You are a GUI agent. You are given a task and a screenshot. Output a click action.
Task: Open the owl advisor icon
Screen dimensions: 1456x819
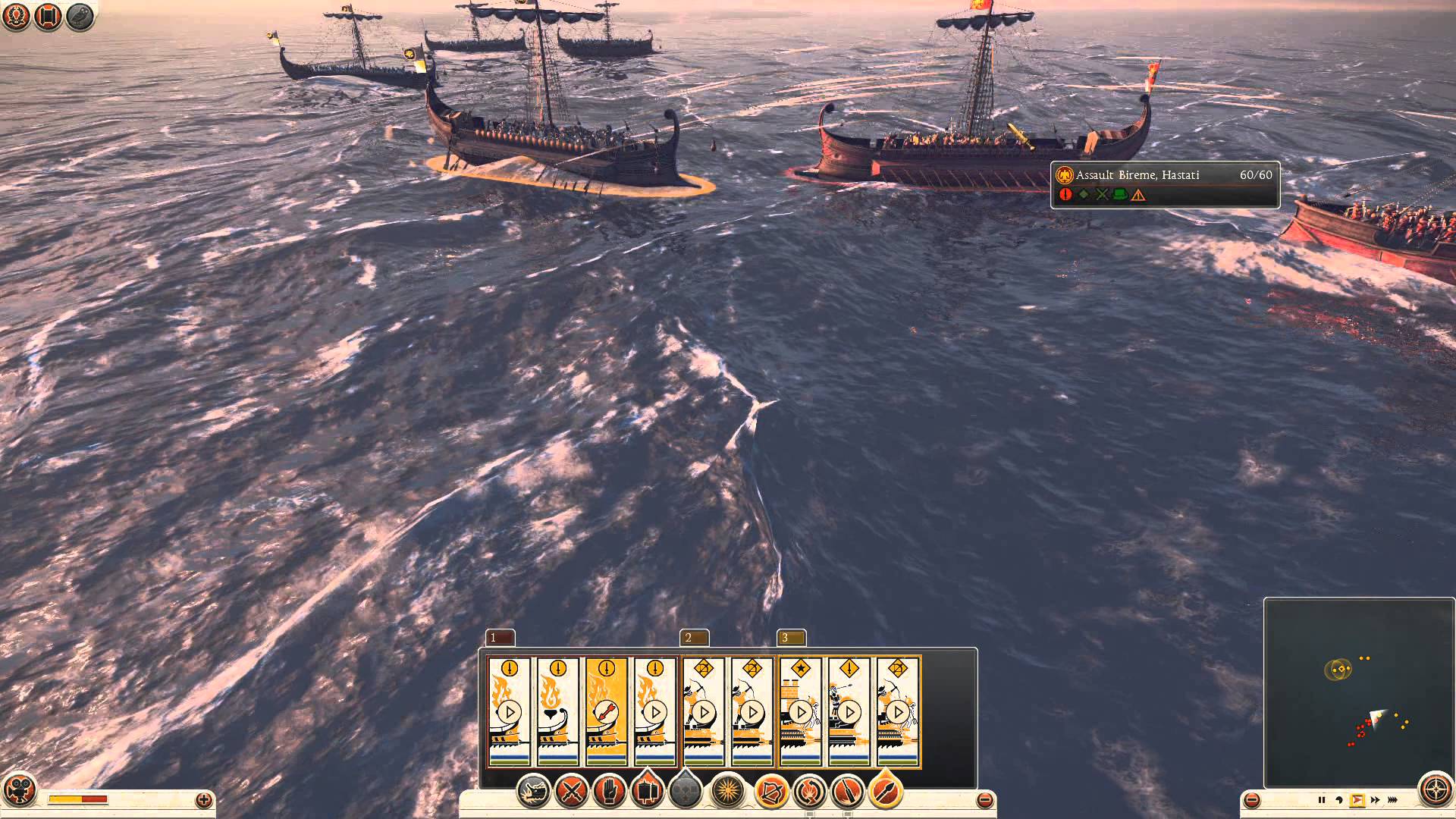click(79, 17)
